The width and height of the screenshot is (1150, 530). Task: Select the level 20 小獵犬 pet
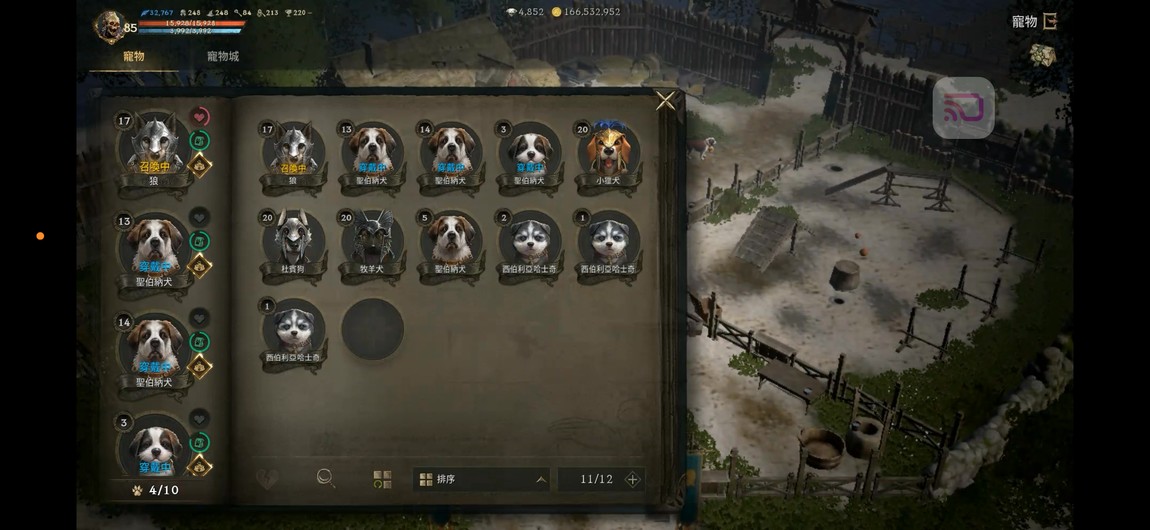click(x=607, y=152)
